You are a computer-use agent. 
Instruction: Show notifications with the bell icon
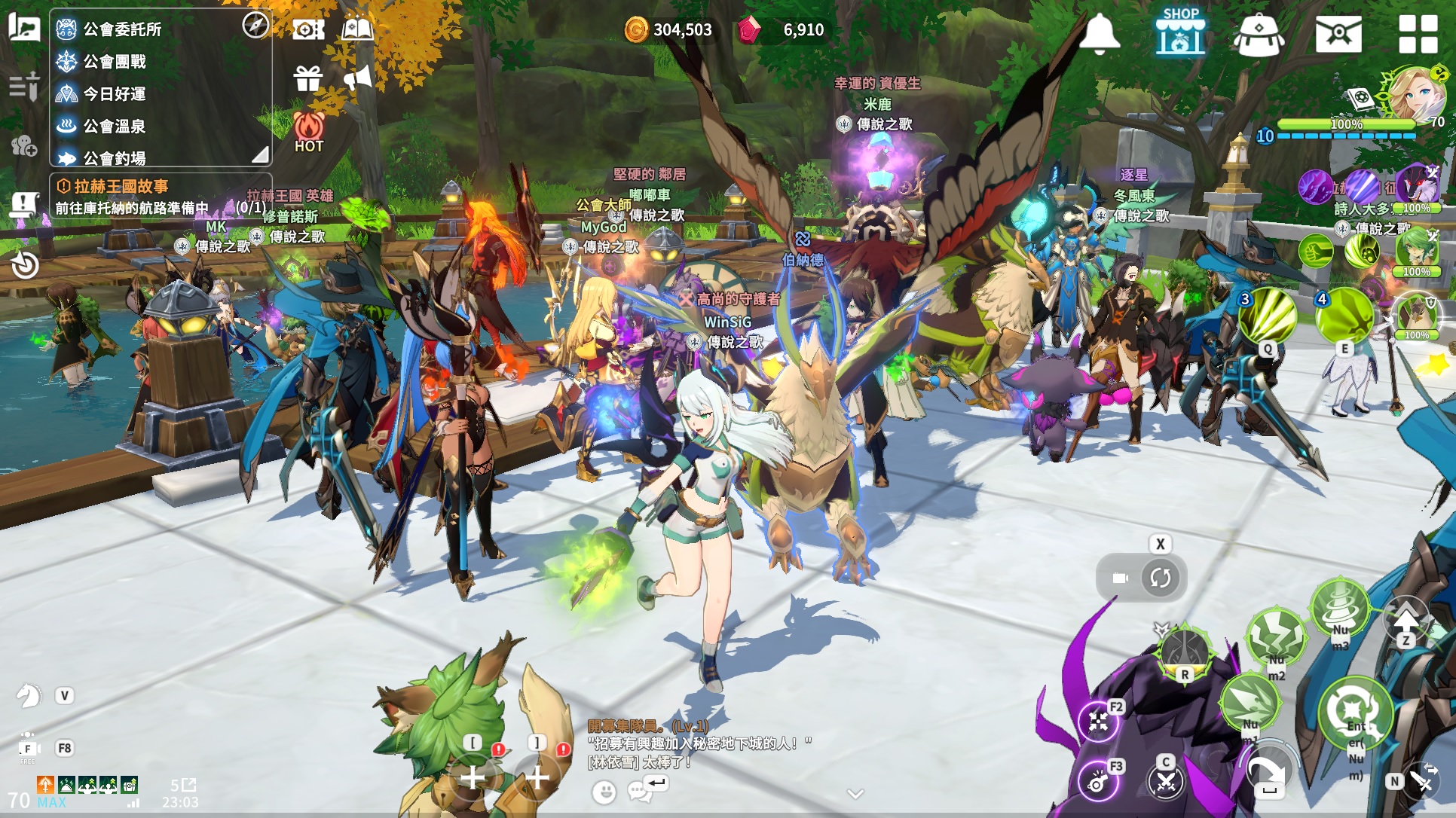(1100, 33)
